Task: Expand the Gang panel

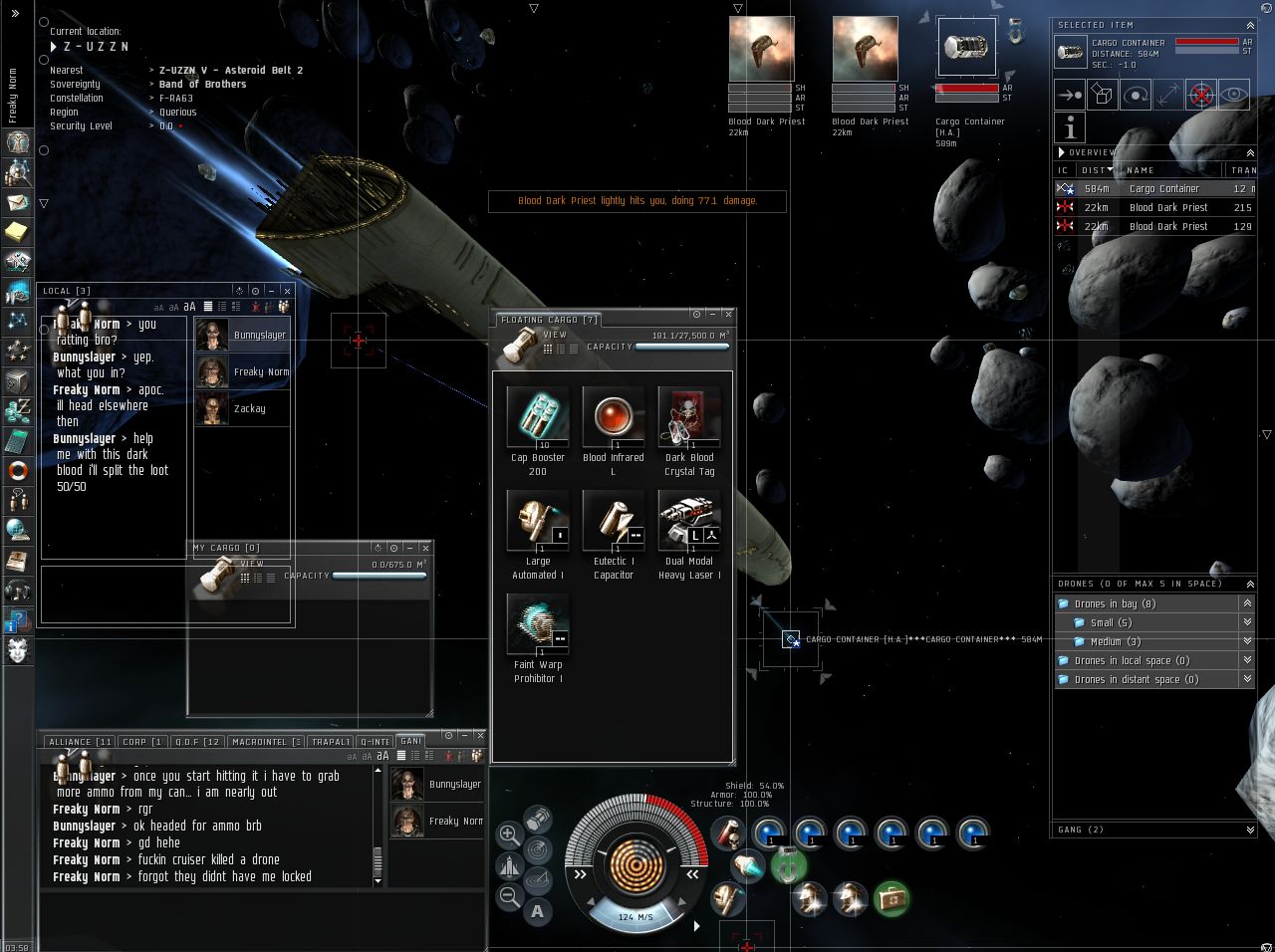Action: click(1250, 830)
